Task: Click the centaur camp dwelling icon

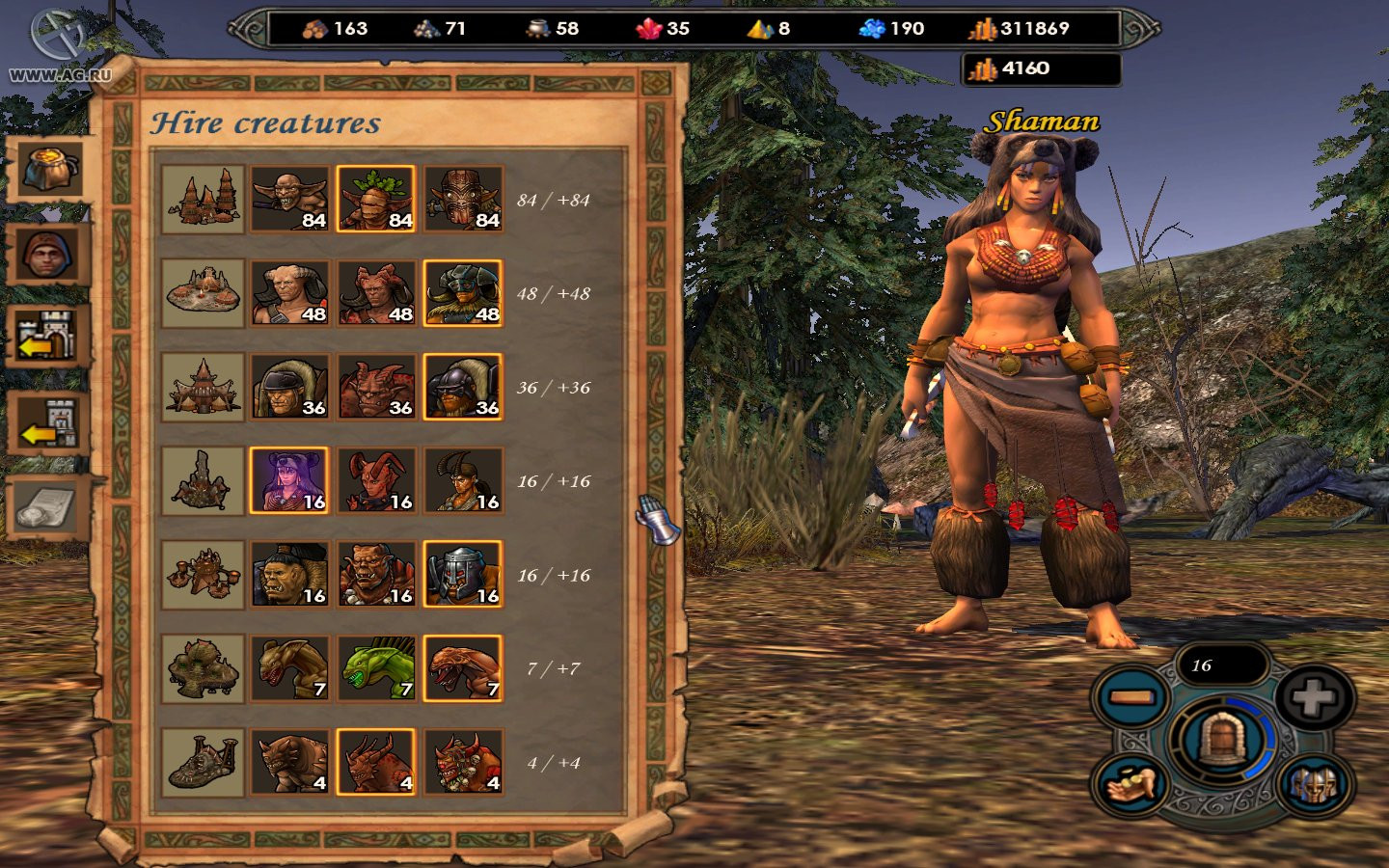Action: coord(203,293)
